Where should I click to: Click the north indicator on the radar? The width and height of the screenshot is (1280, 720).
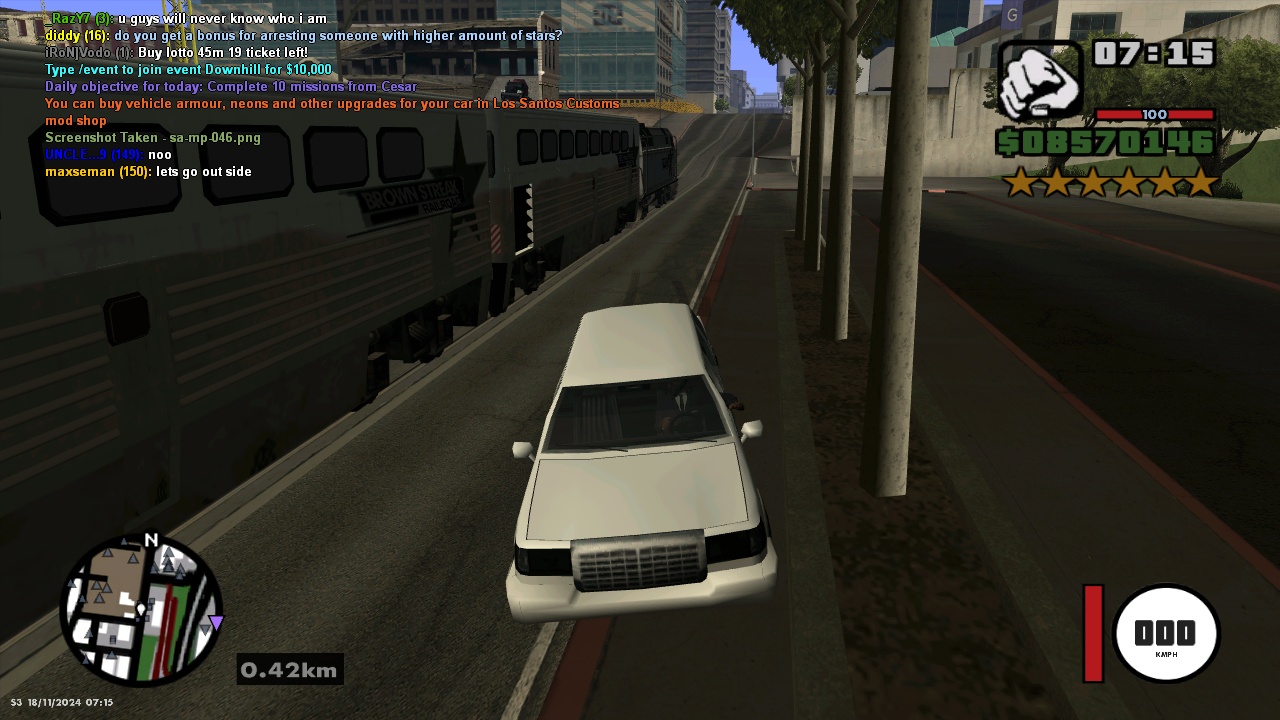click(x=152, y=540)
